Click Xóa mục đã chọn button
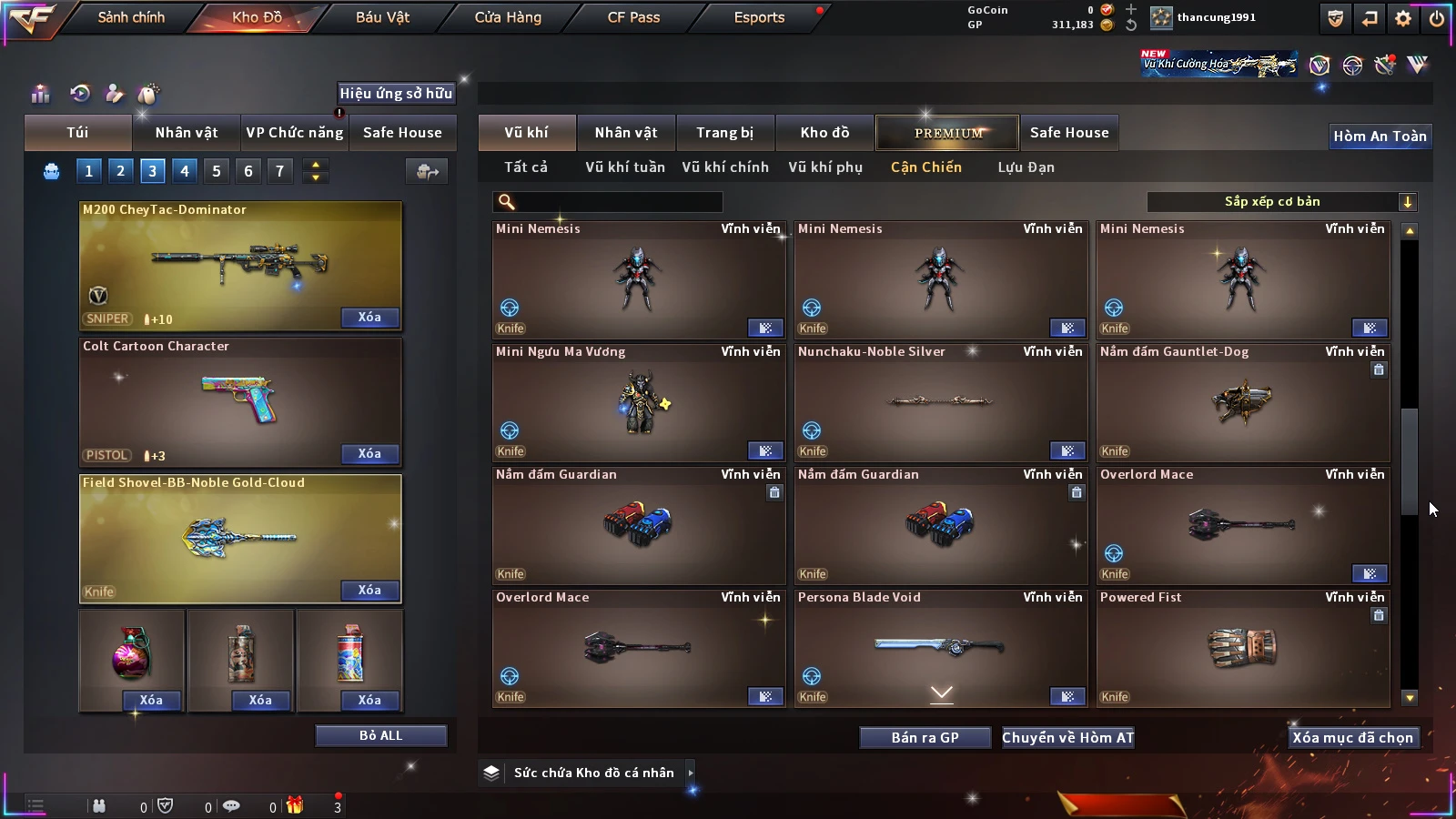Viewport: 1456px width, 819px height. point(1352,738)
